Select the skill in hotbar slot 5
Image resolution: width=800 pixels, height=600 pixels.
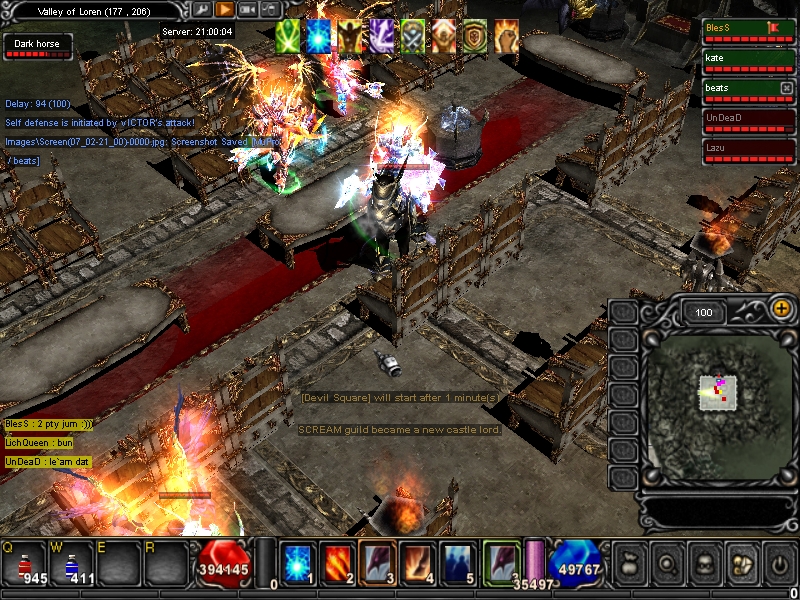coord(459,562)
